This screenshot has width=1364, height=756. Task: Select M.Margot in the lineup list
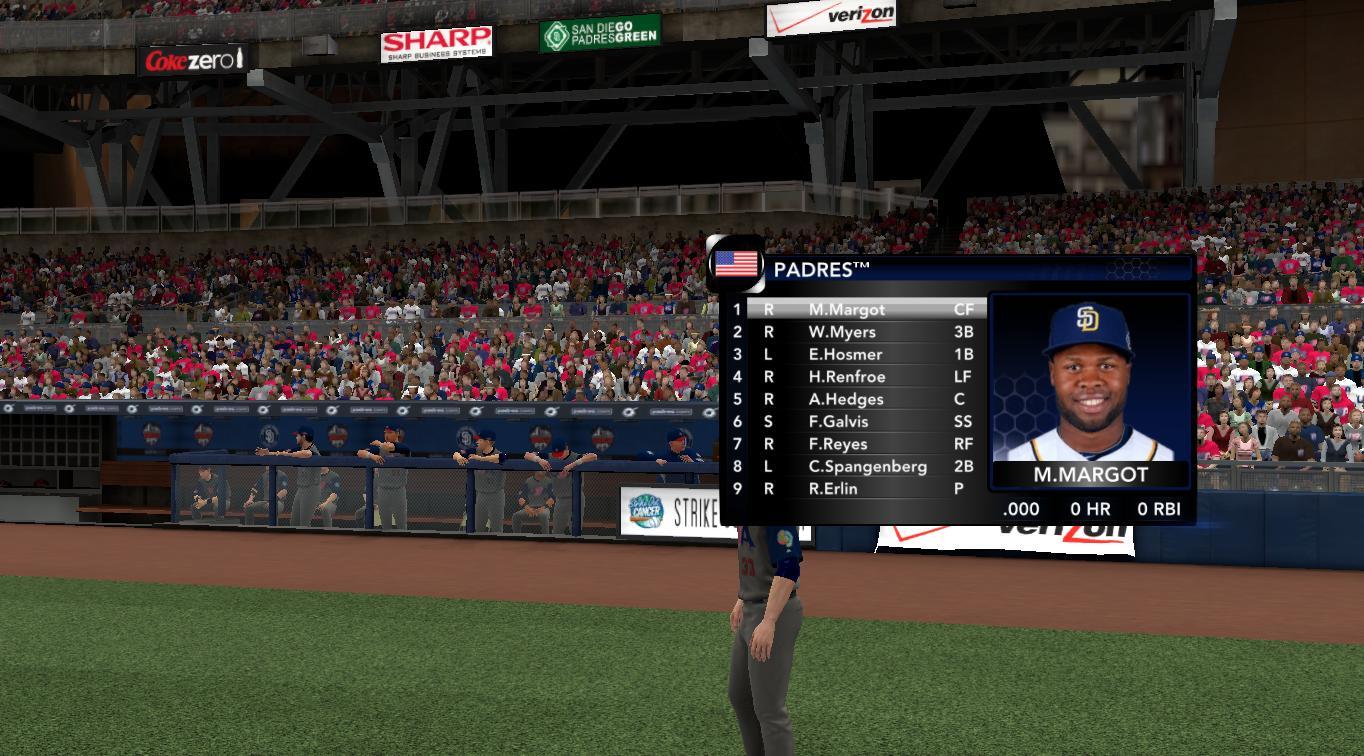[846, 310]
